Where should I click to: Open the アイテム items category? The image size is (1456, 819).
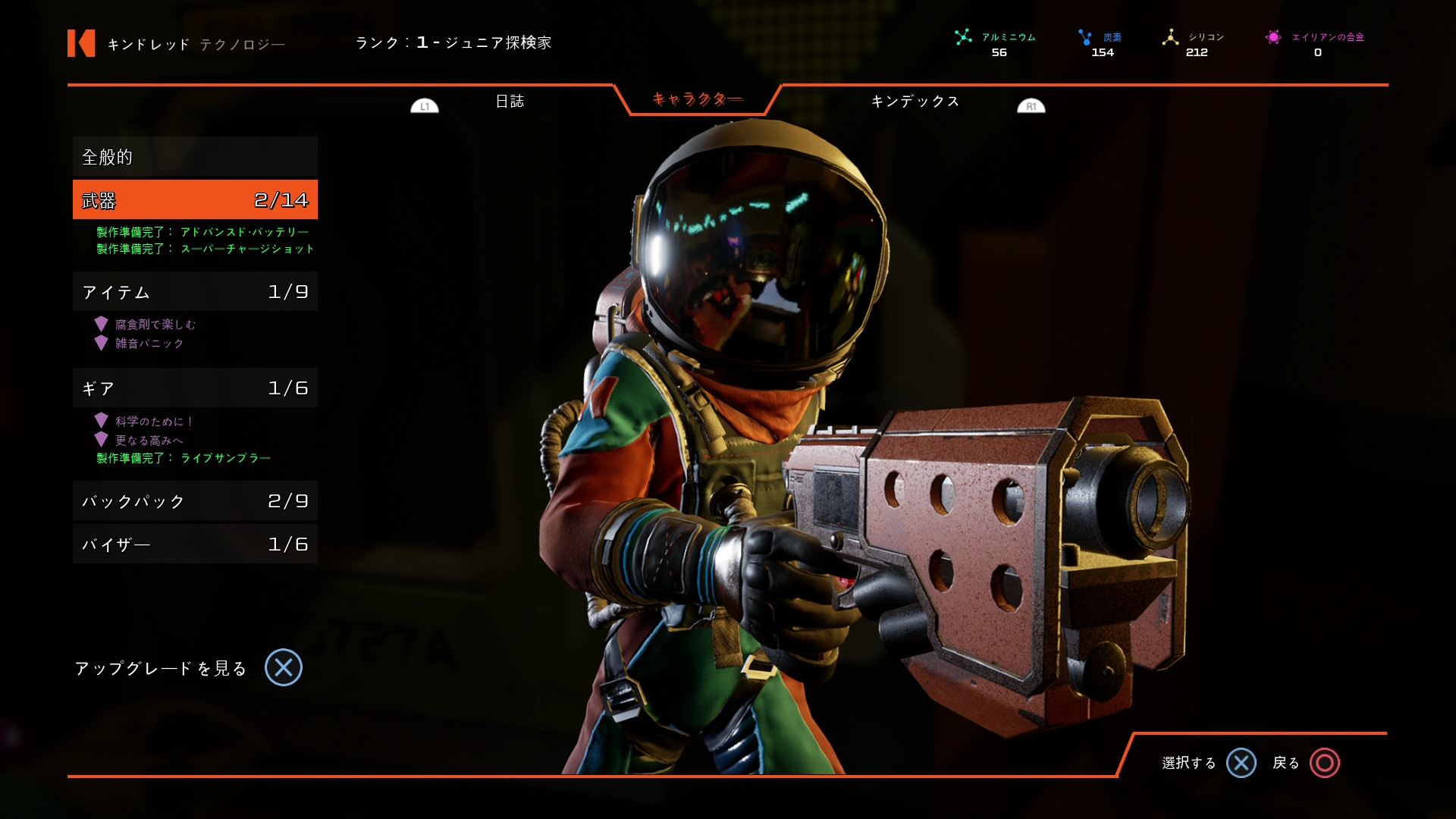pyautogui.click(x=195, y=292)
